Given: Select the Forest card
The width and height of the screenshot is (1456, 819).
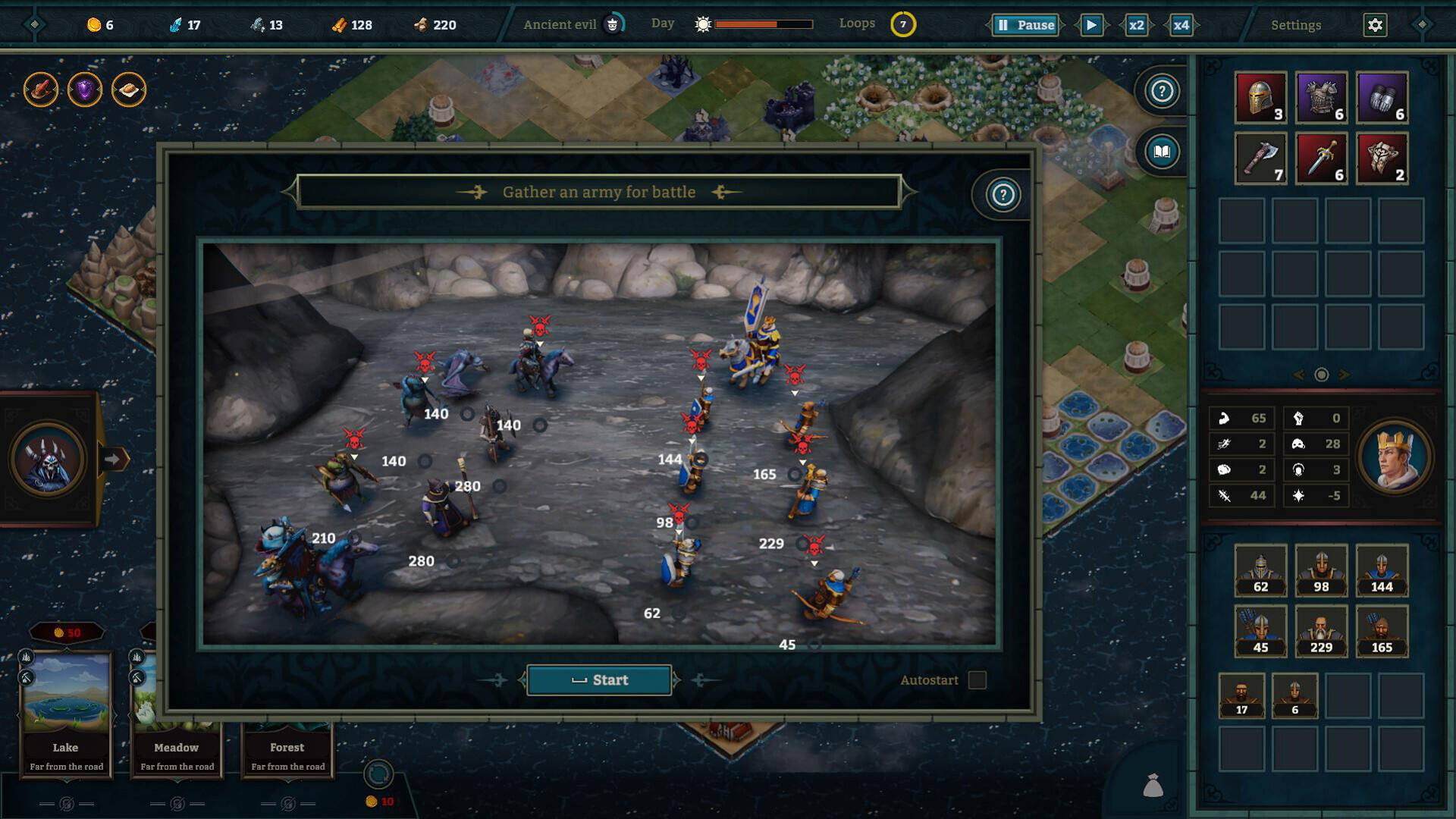Looking at the screenshot, I should pyautogui.click(x=287, y=747).
